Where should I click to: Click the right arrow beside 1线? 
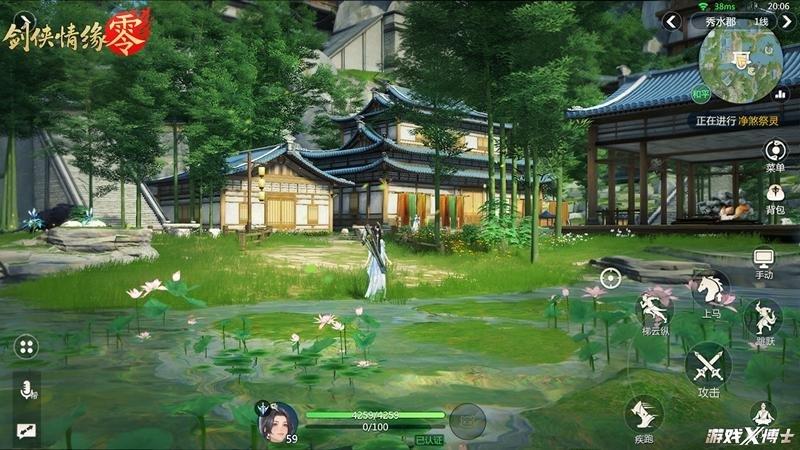pos(786,21)
